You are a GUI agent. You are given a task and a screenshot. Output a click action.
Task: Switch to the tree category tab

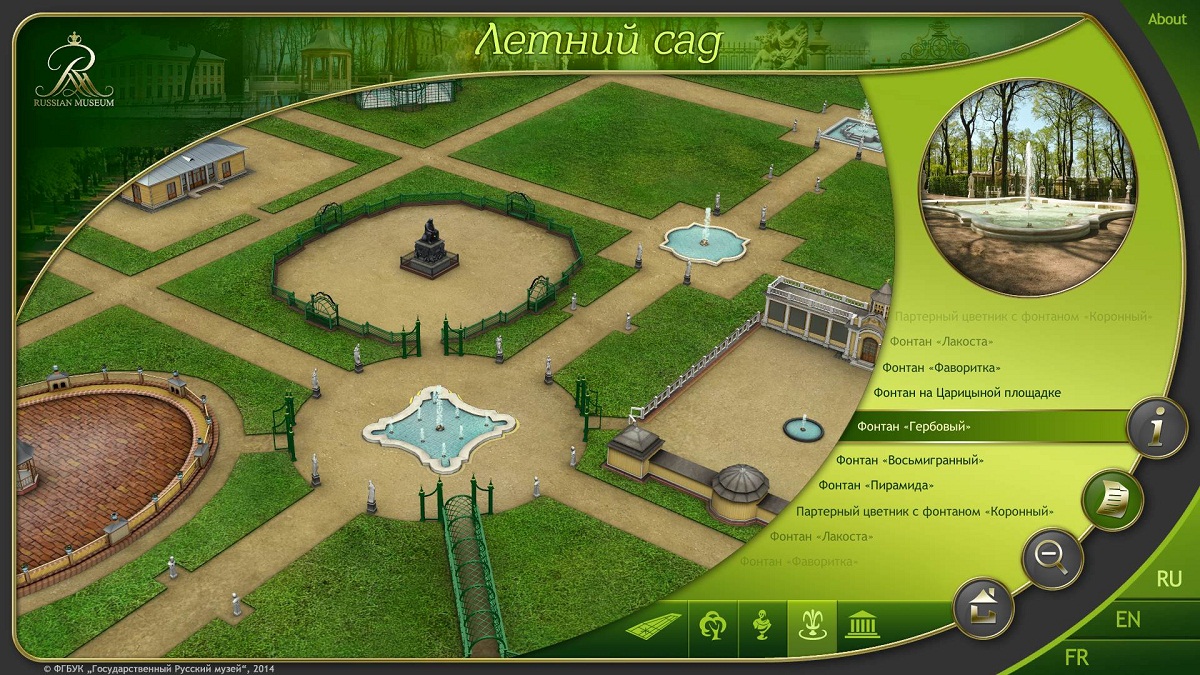click(712, 628)
